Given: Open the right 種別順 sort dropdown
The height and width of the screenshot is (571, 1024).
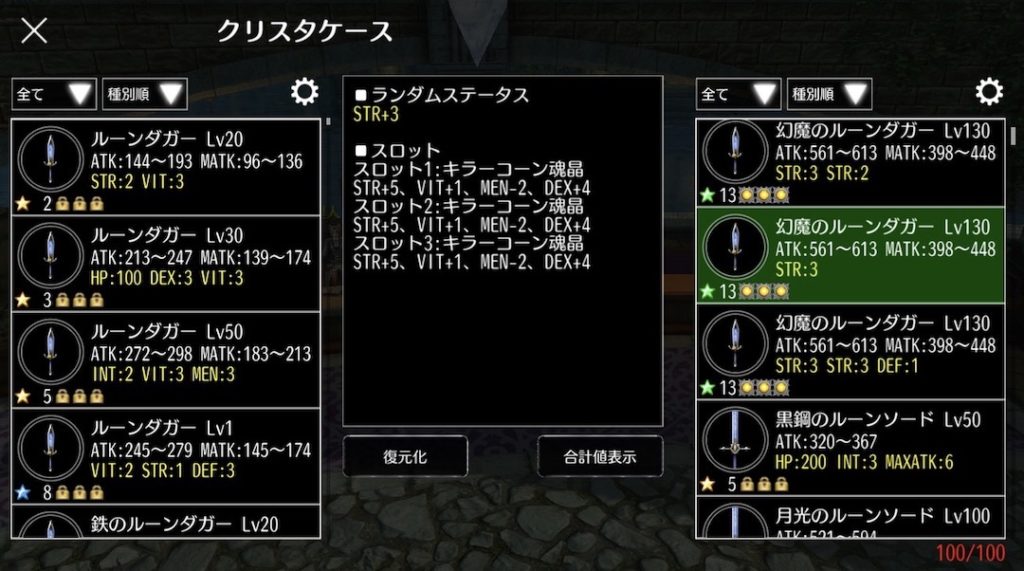Looking at the screenshot, I should 829,94.
